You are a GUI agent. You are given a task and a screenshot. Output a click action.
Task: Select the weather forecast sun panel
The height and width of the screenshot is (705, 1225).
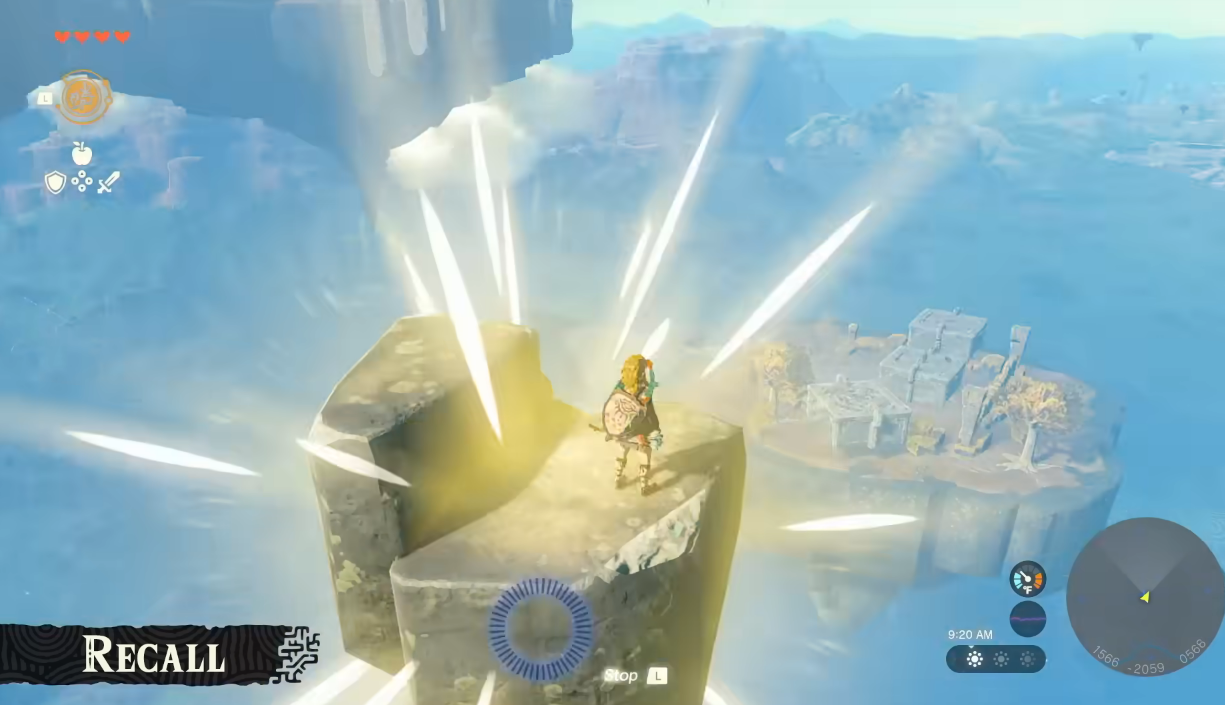click(x=996, y=659)
